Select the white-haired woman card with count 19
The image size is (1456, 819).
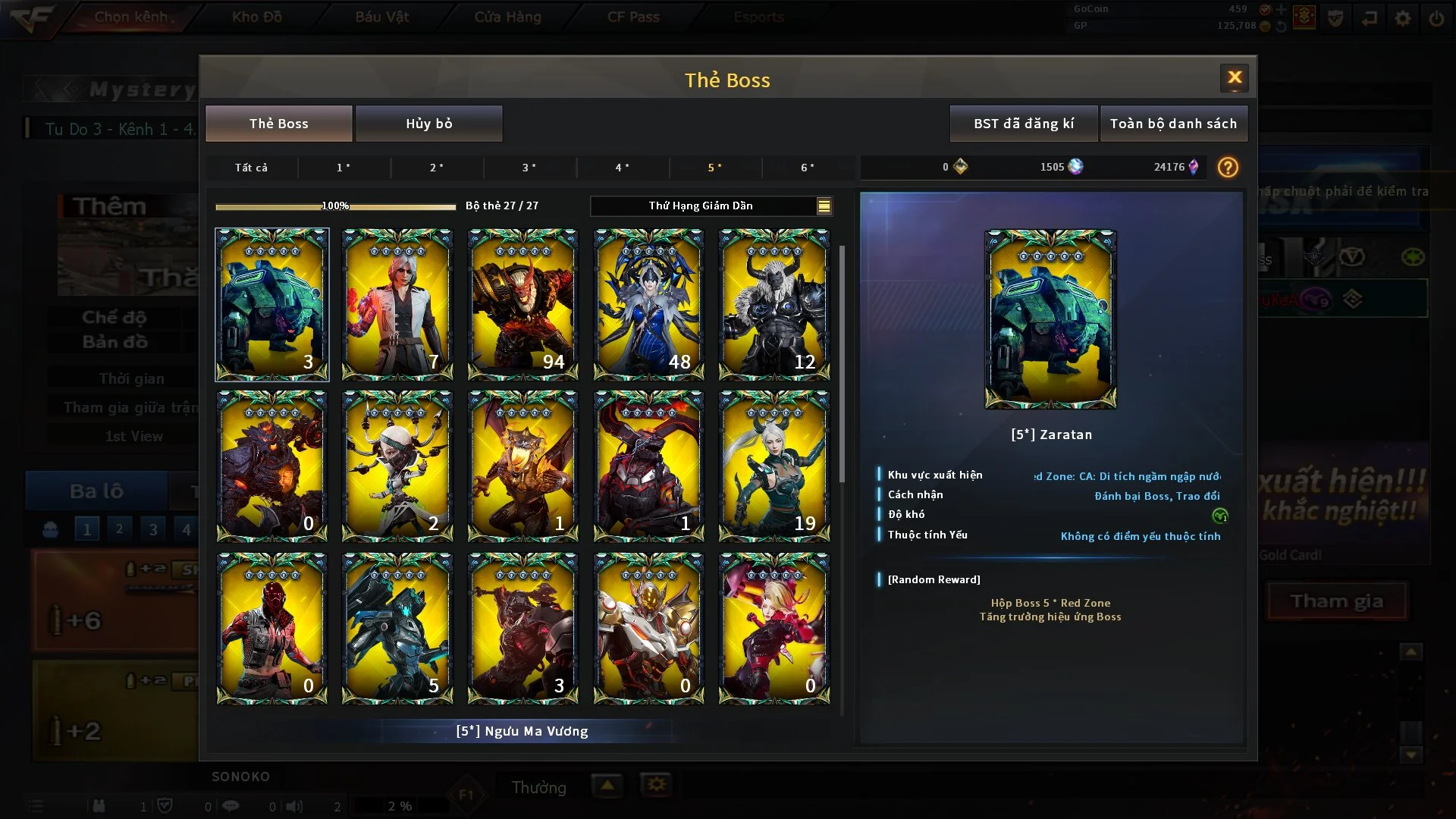coord(774,466)
